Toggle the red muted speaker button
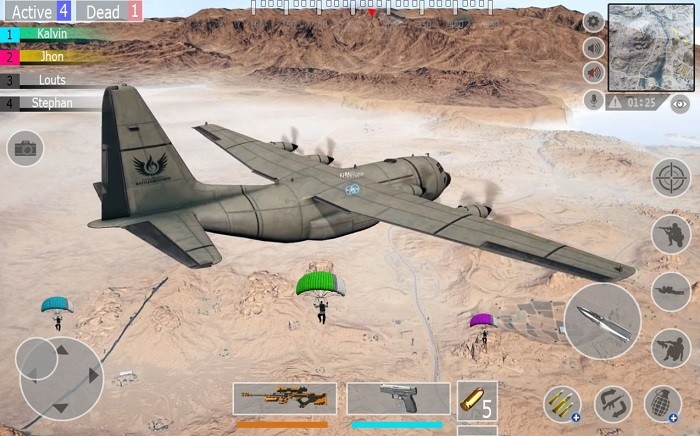The height and width of the screenshot is (436, 700). tap(593, 72)
